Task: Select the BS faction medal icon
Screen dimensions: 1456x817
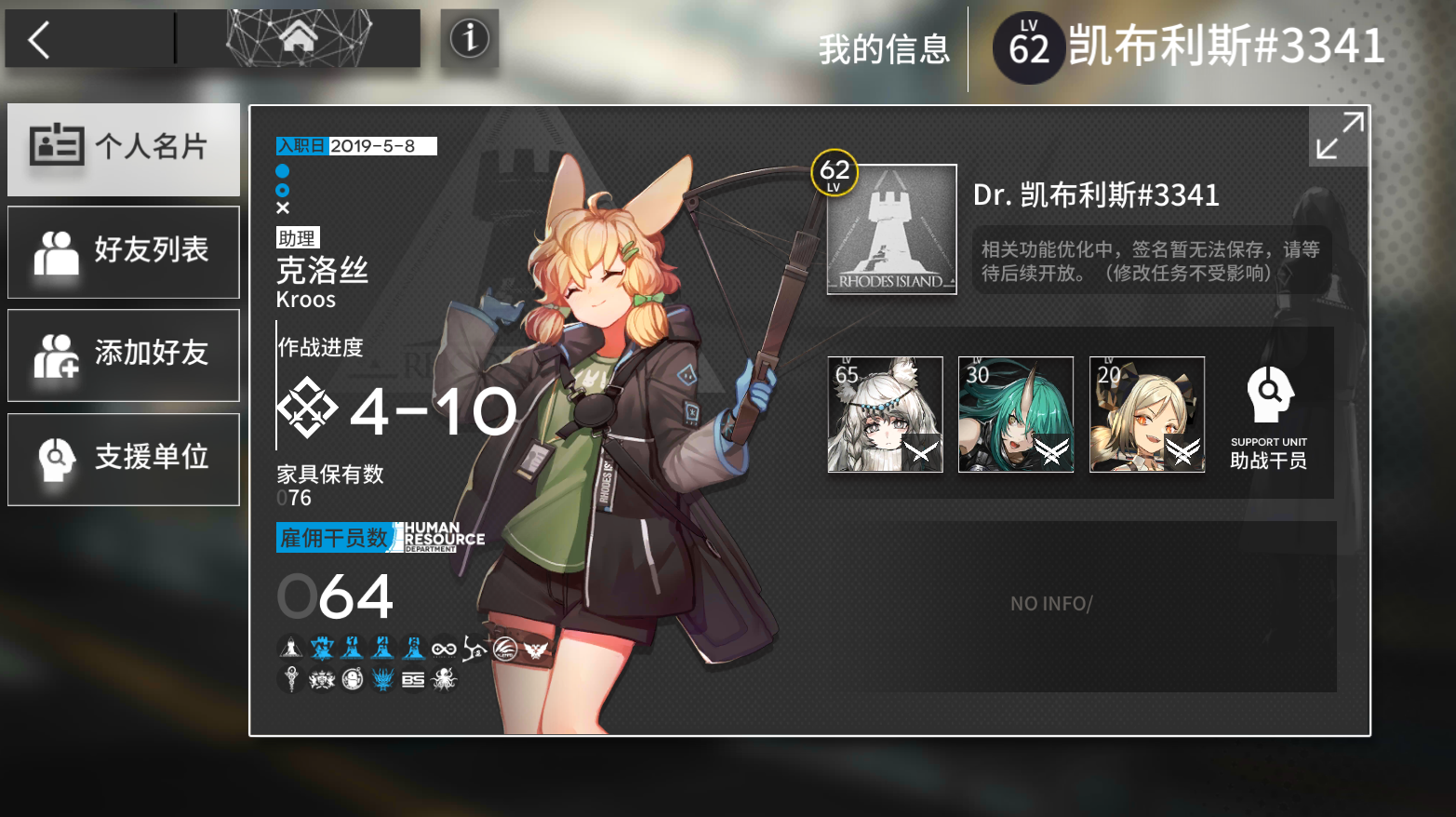Action: coord(413,679)
